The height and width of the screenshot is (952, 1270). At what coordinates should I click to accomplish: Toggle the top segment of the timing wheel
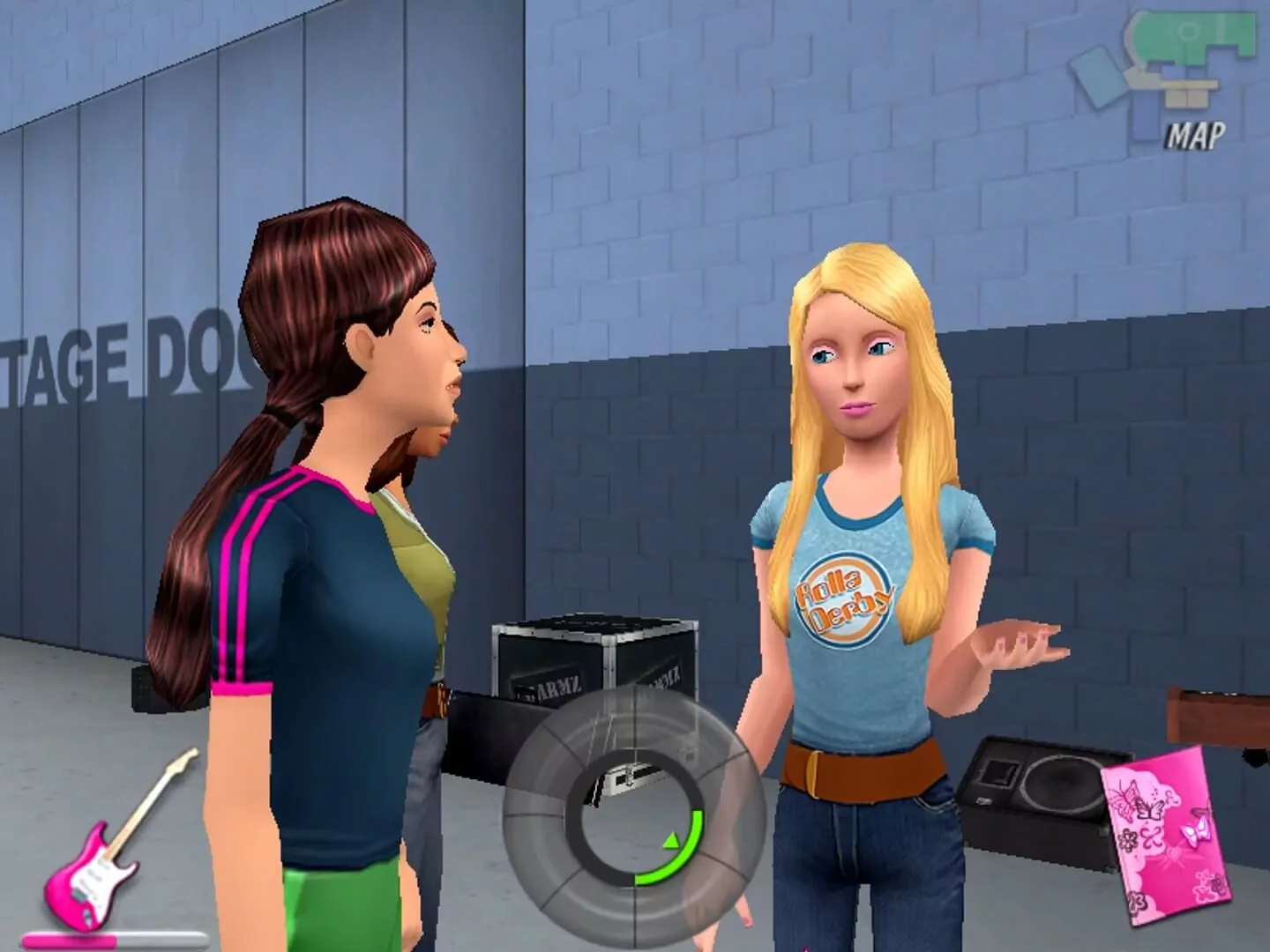point(636,723)
